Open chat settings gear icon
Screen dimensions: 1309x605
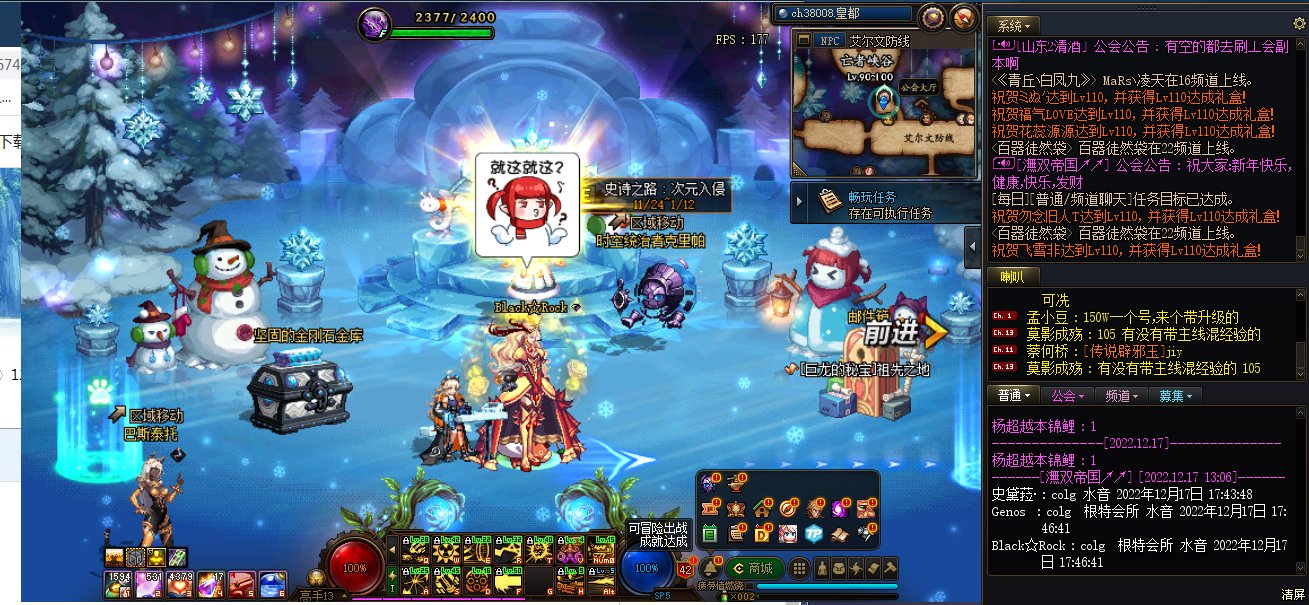[x=1299, y=24]
